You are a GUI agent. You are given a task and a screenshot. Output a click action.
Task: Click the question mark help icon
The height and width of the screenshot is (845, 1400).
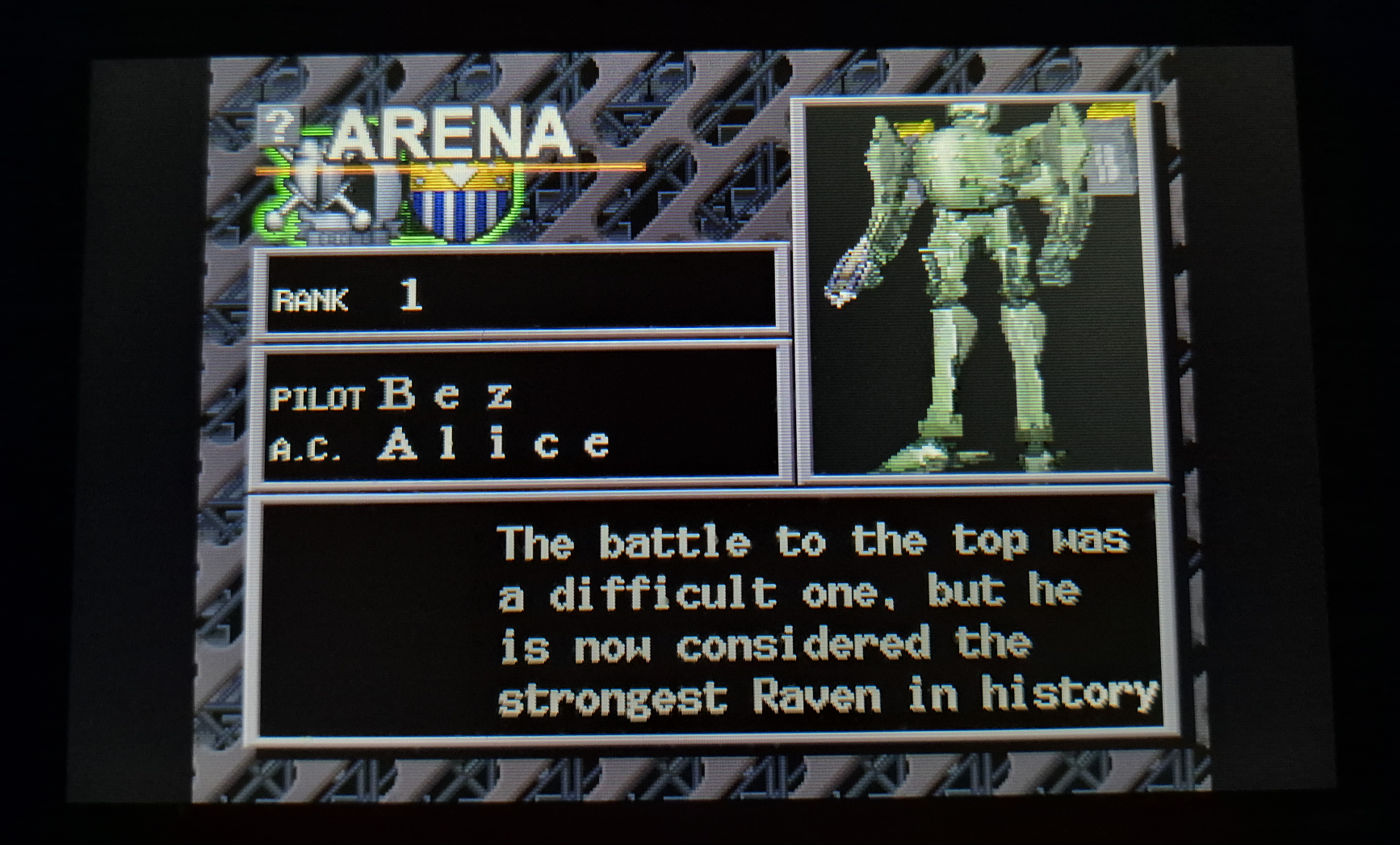click(279, 125)
